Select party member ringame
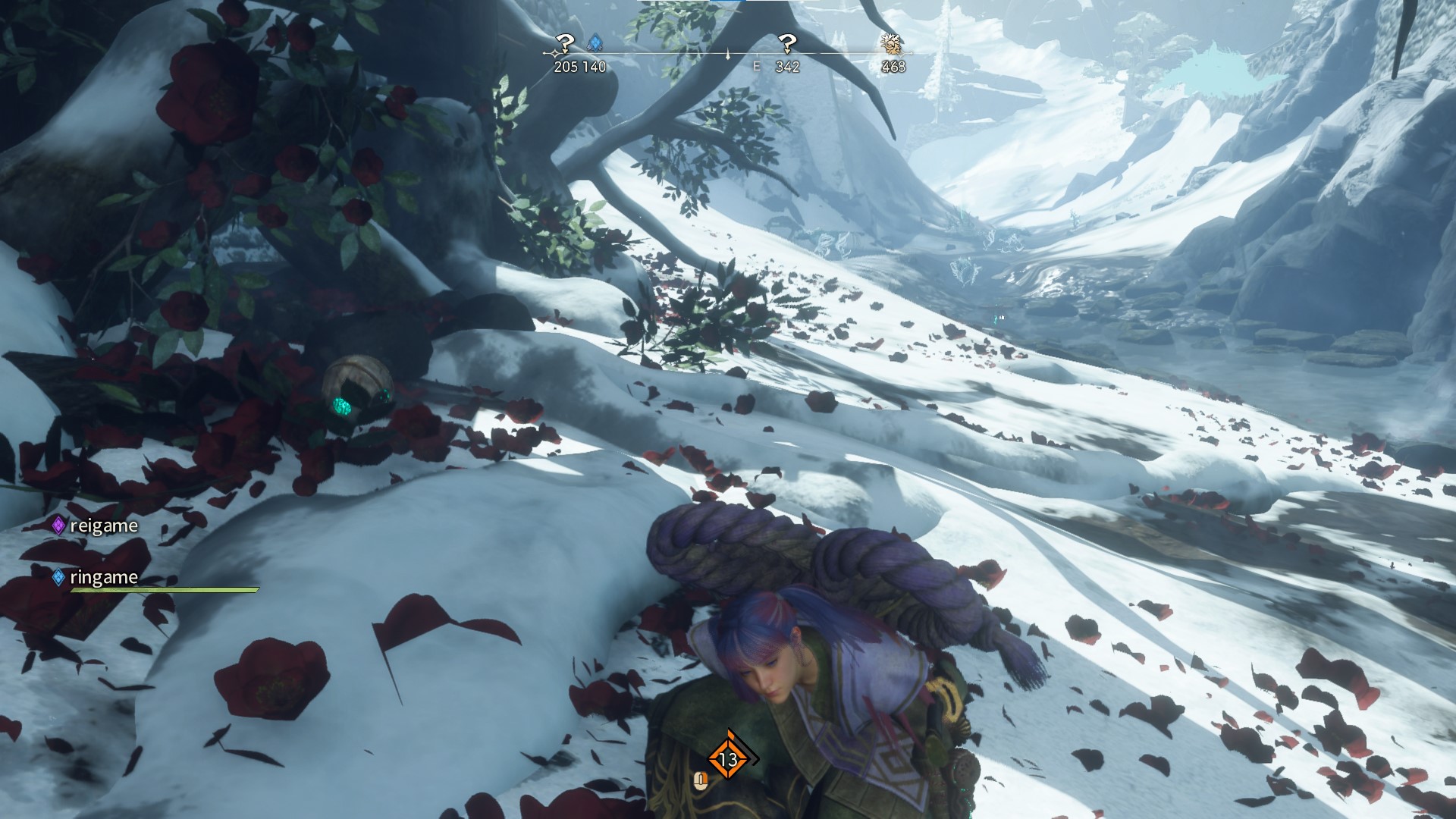Screen dimensions: 1456x819 pyautogui.click(x=103, y=577)
